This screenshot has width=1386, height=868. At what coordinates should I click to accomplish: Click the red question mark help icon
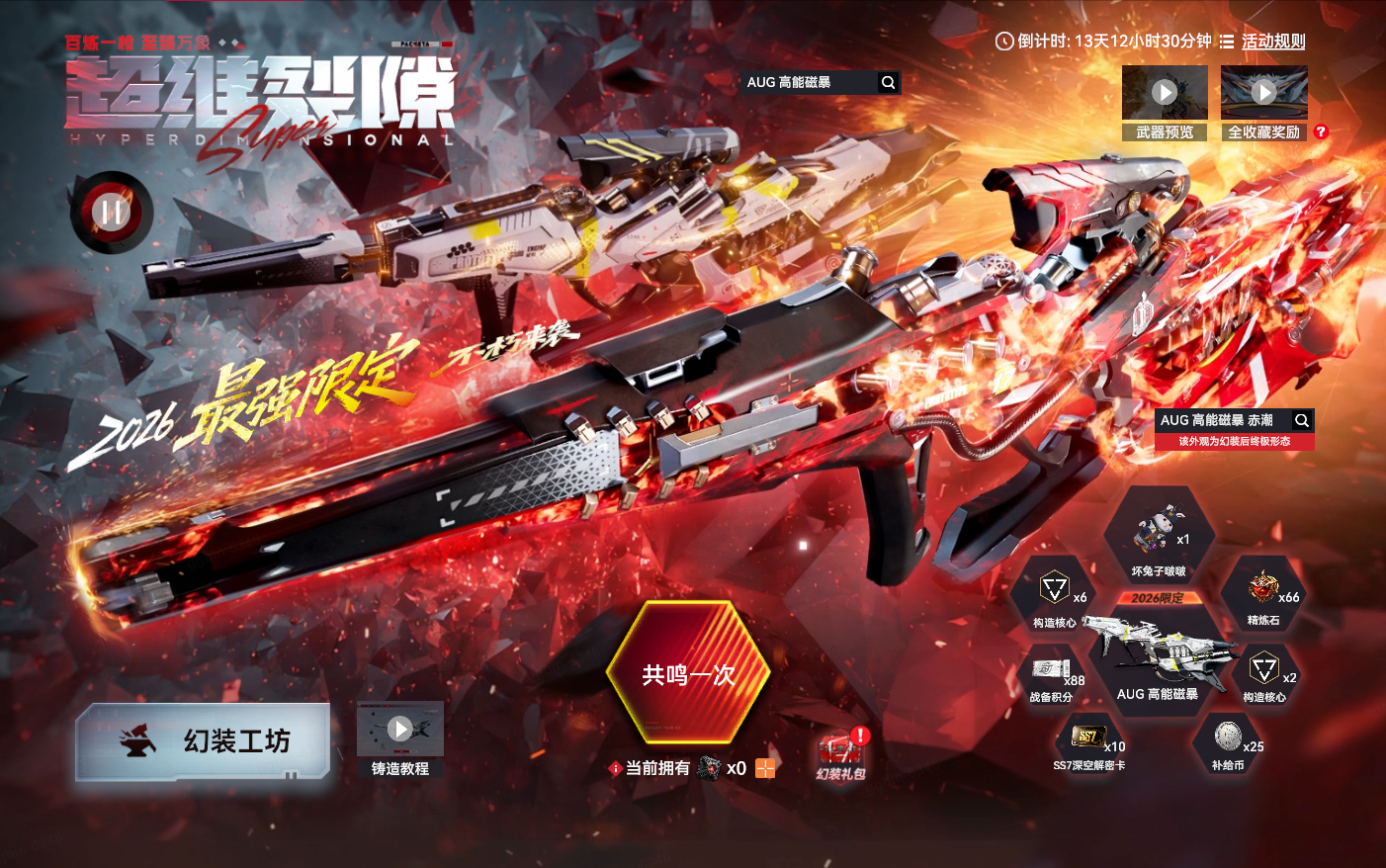pos(1321,131)
